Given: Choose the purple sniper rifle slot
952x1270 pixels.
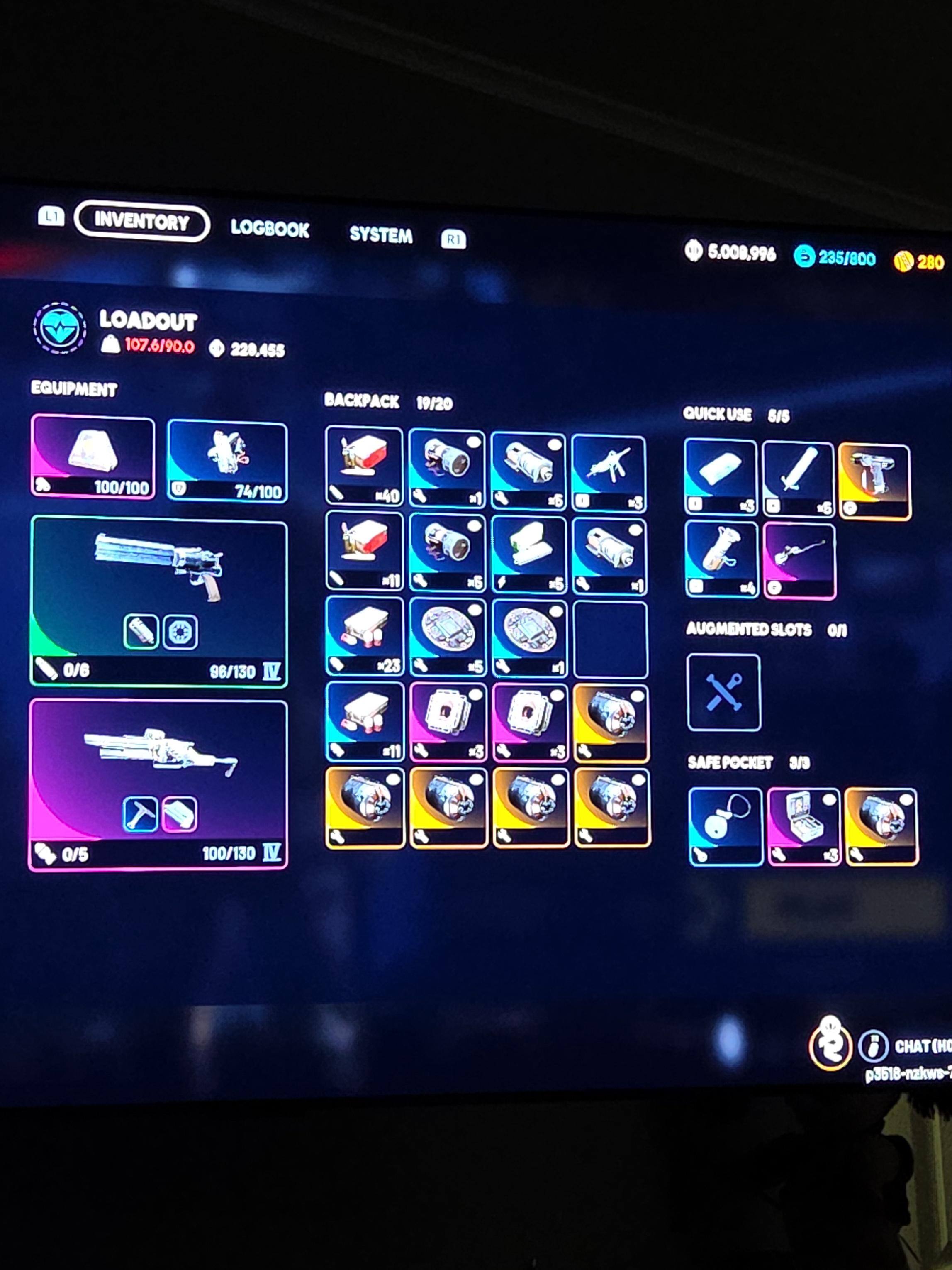Looking at the screenshot, I should 158,784.
